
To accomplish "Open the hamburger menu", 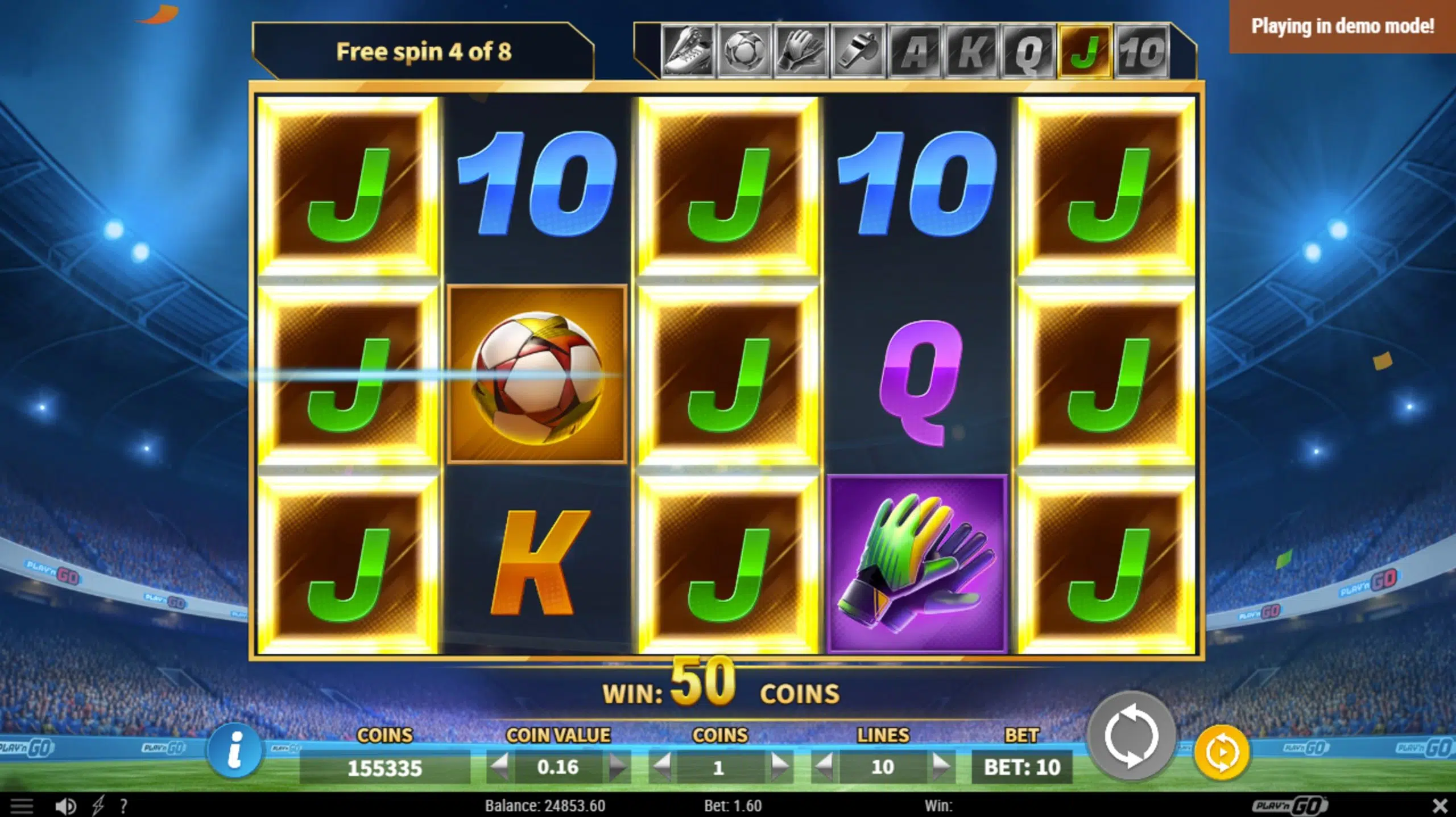I will (23, 806).
